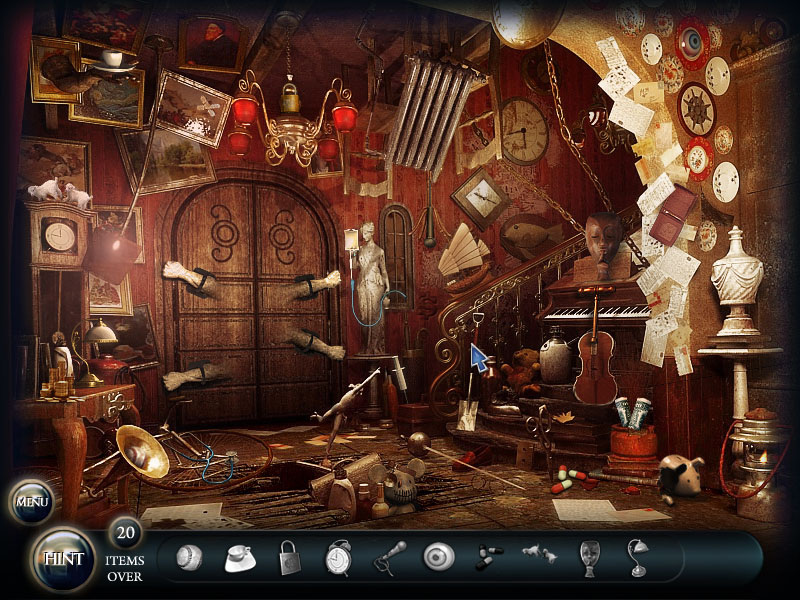Select the pills icon in the item list
Screen dimensions: 800x600
point(489,557)
